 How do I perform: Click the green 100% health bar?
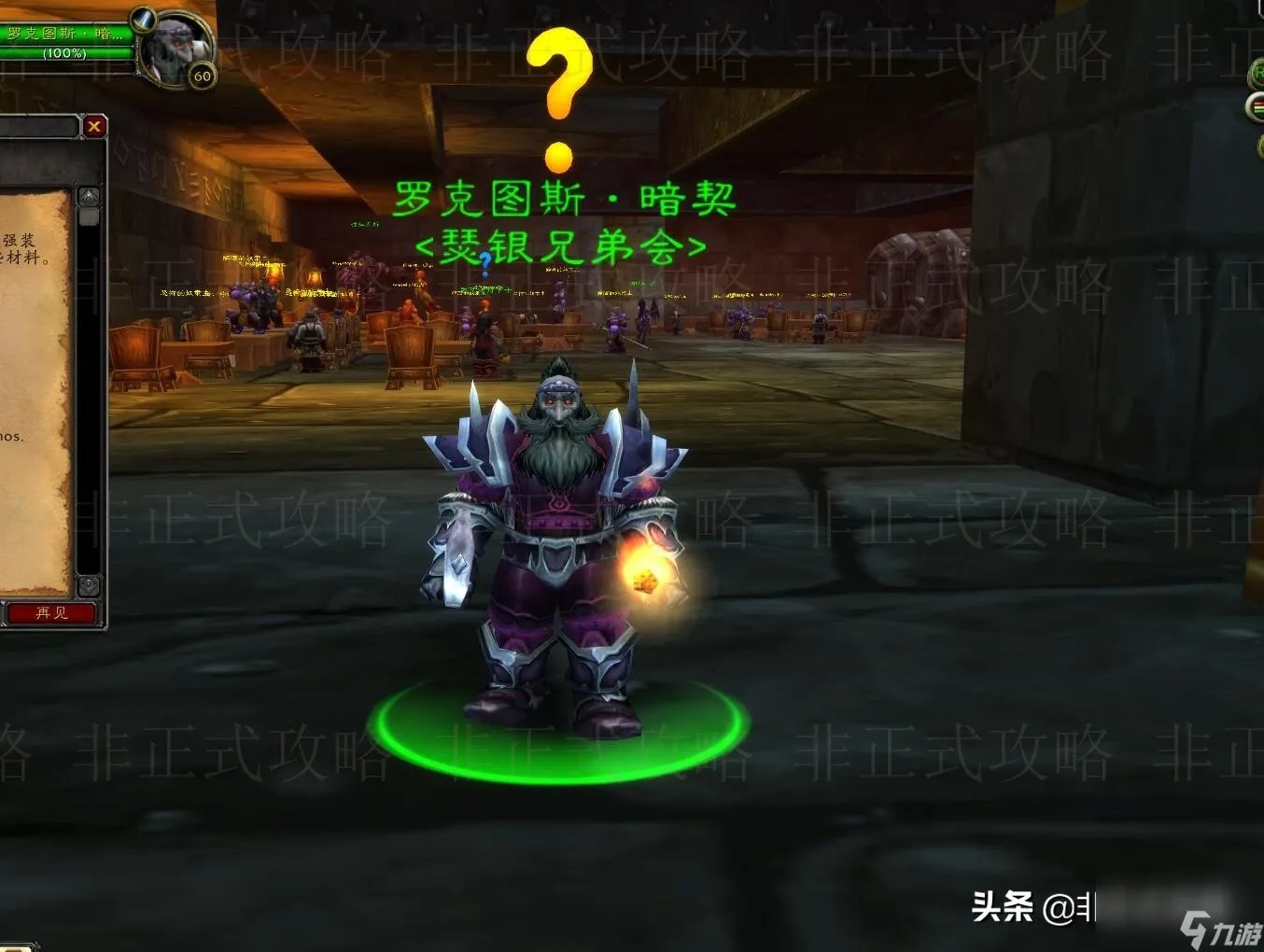click(x=56, y=53)
